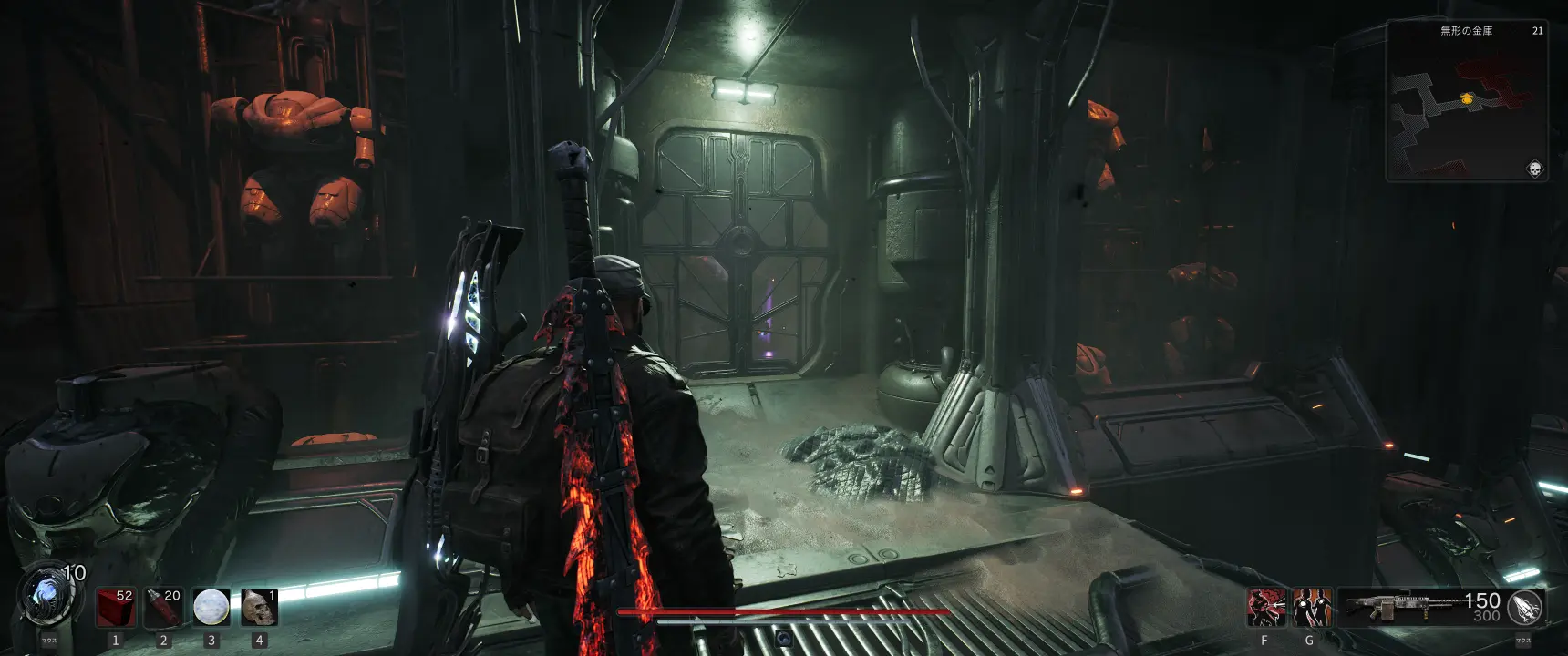Screen dimensions: 1568x656
Task: Click the skull difficulty icon on the minimap
Action: click(1534, 169)
